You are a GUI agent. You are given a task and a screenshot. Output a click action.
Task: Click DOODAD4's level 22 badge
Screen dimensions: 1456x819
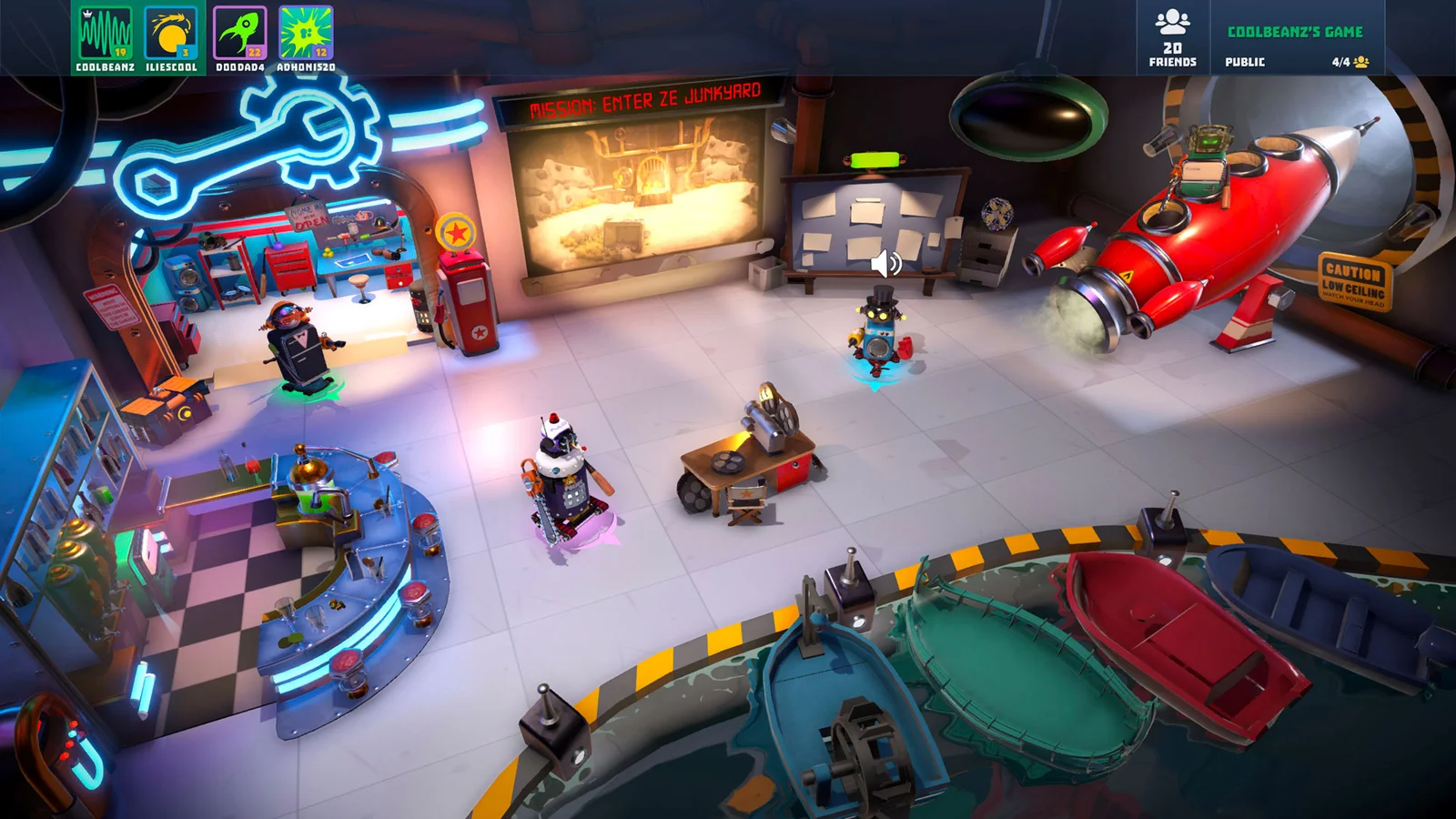tap(253, 51)
